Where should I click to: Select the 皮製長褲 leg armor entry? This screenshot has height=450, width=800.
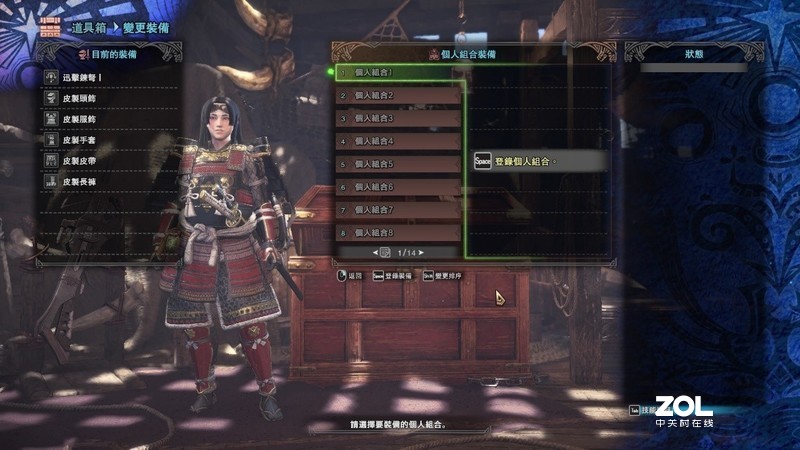click(x=110, y=182)
